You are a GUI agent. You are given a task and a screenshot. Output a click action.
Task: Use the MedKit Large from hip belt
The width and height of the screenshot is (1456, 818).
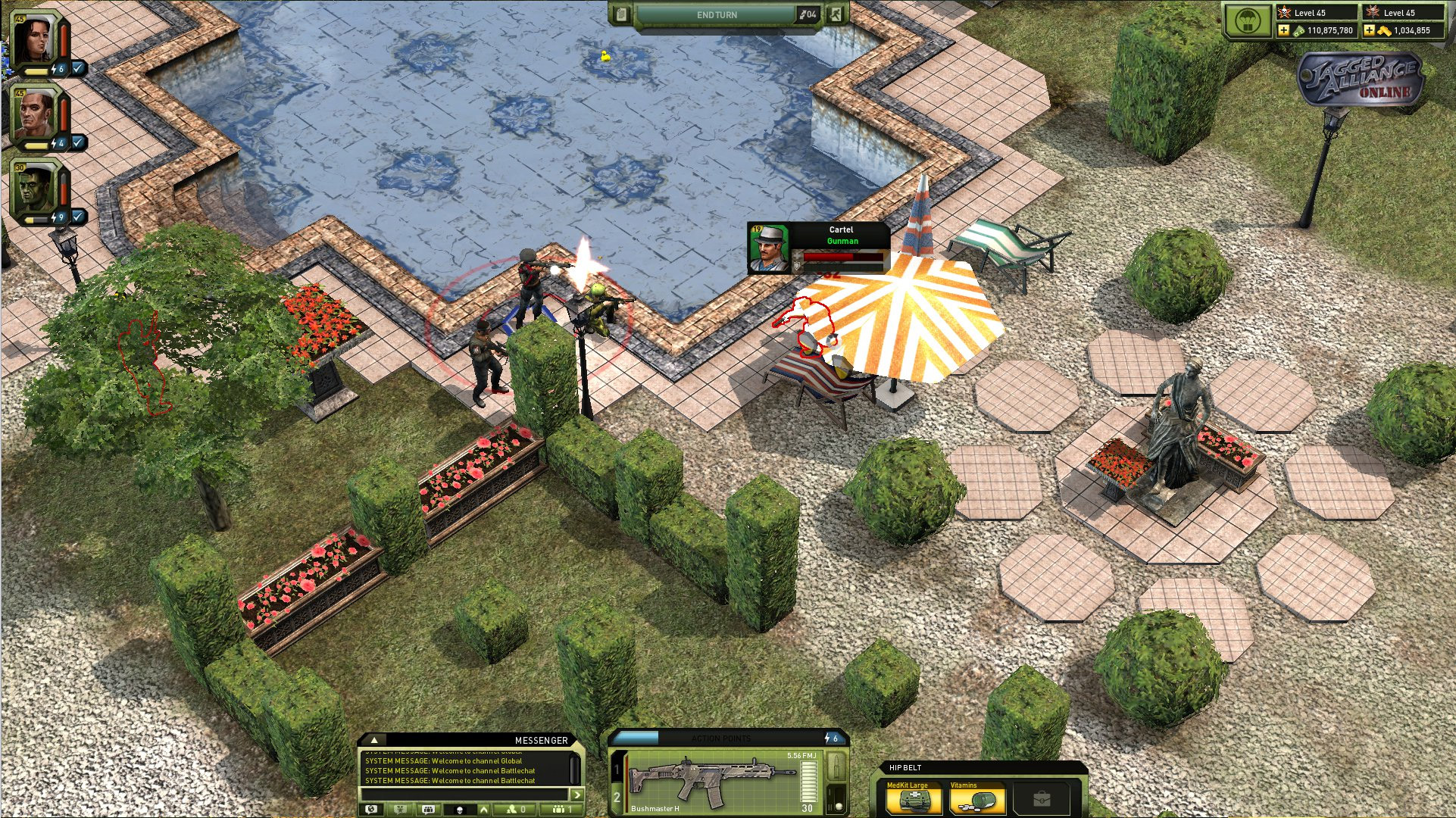pyautogui.click(x=914, y=799)
